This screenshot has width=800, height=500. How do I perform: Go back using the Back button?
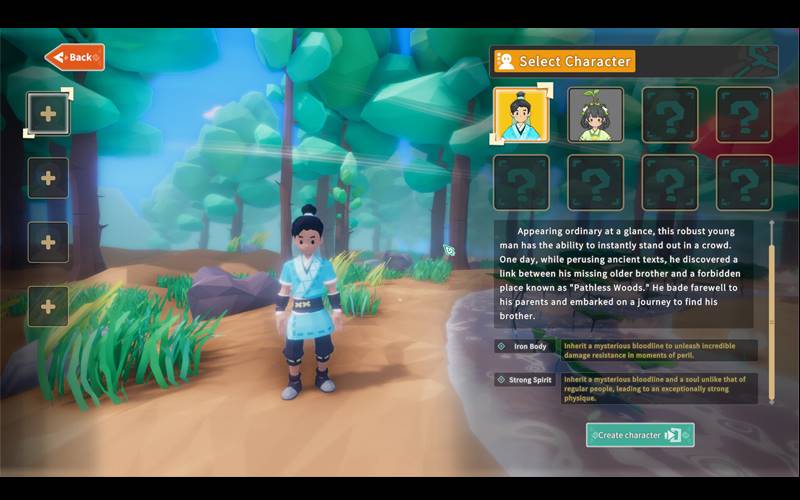coord(75,57)
